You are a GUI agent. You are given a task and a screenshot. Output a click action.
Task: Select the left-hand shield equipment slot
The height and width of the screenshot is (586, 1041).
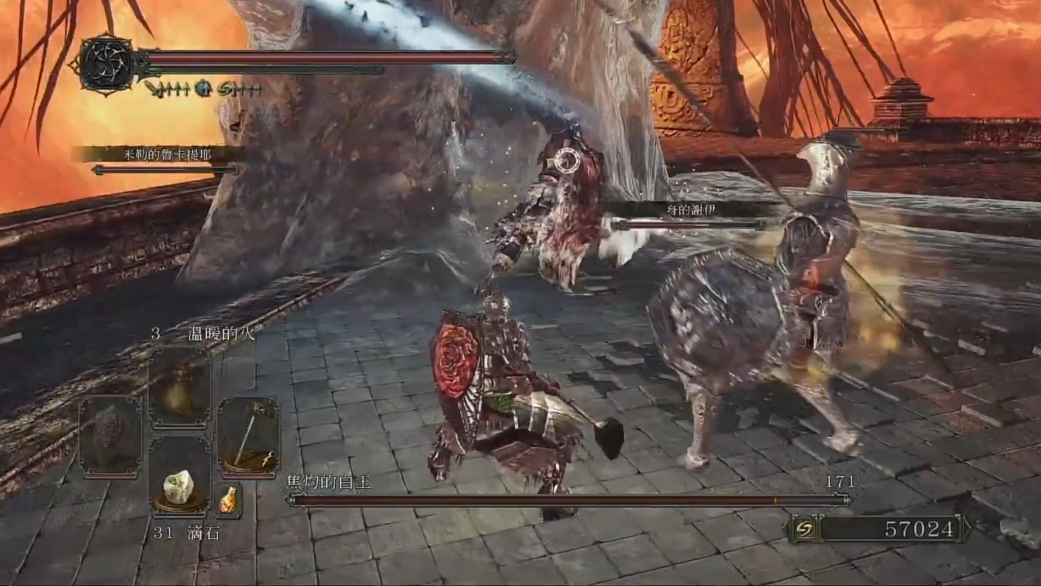pos(110,435)
